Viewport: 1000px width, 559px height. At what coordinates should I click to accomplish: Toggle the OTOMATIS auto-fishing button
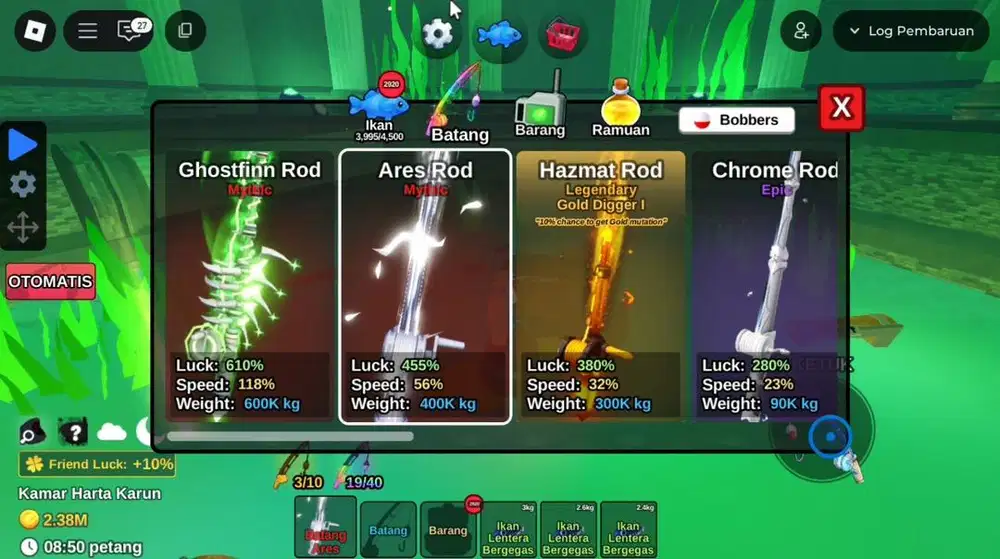(x=50, y=282)
